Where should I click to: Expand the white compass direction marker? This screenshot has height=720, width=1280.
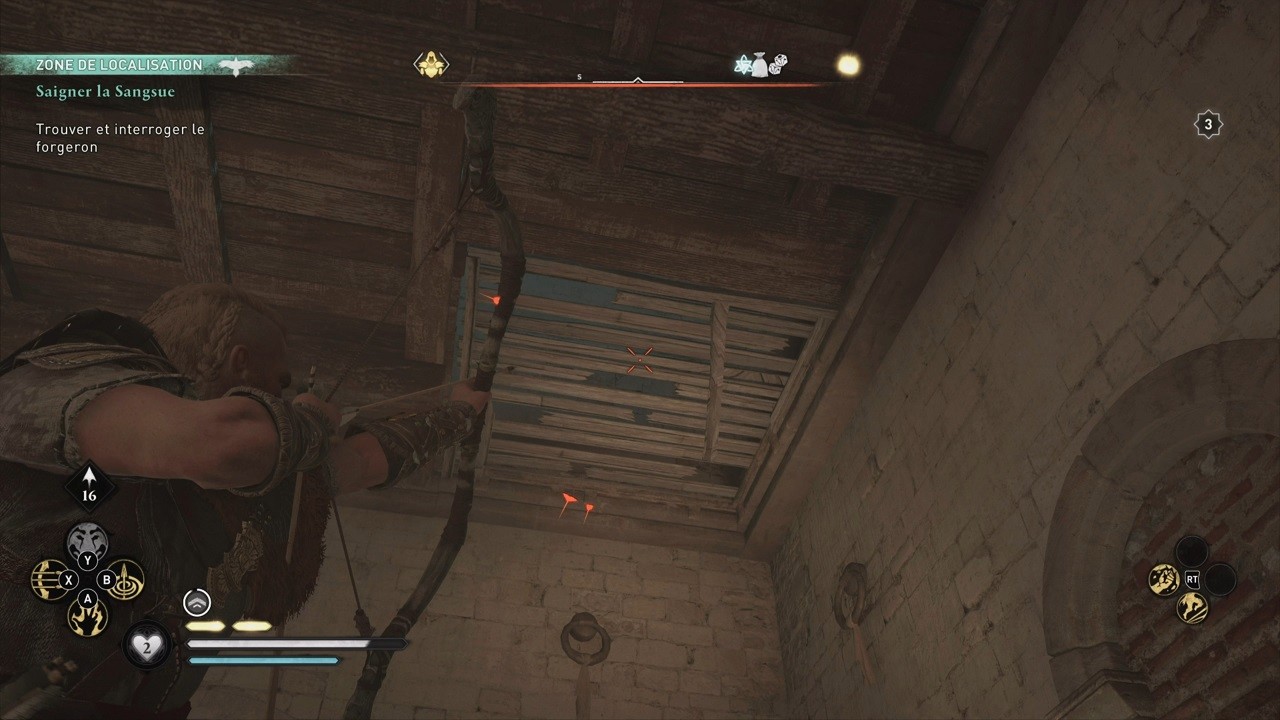point(637,77)
